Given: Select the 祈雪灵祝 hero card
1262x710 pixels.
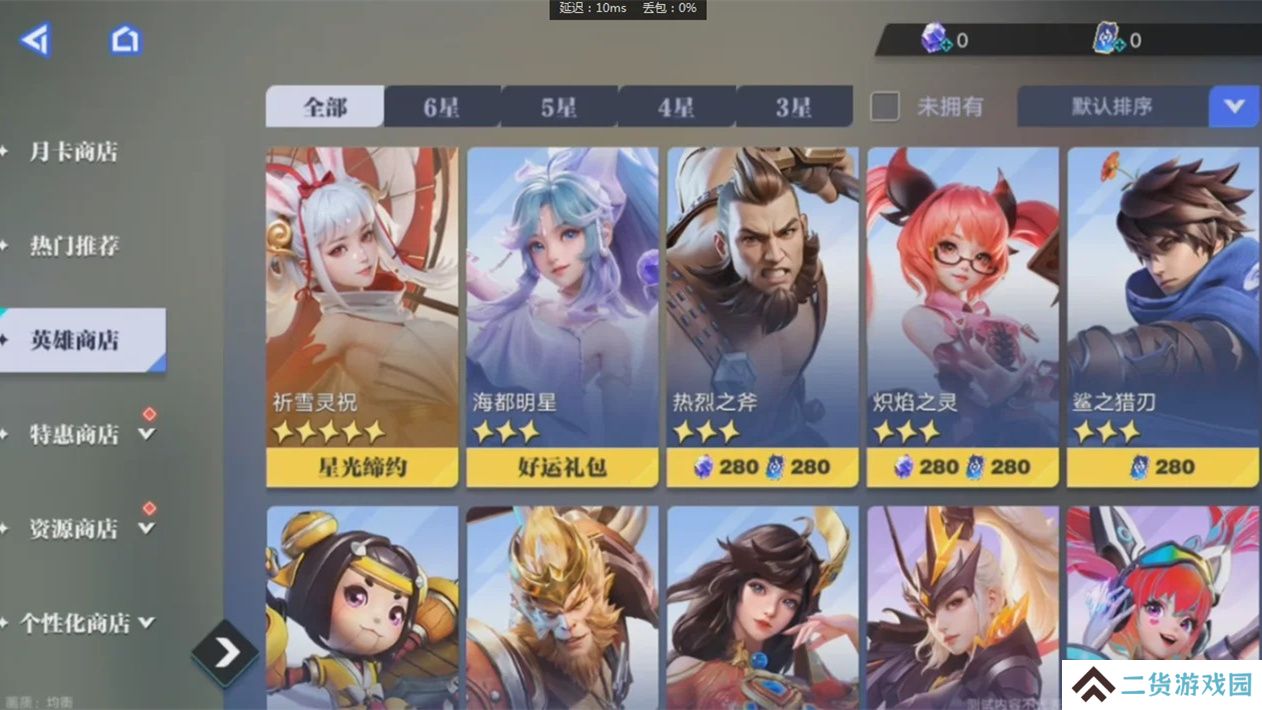Looking at the screenshot, I should click(x=362, y=300).
